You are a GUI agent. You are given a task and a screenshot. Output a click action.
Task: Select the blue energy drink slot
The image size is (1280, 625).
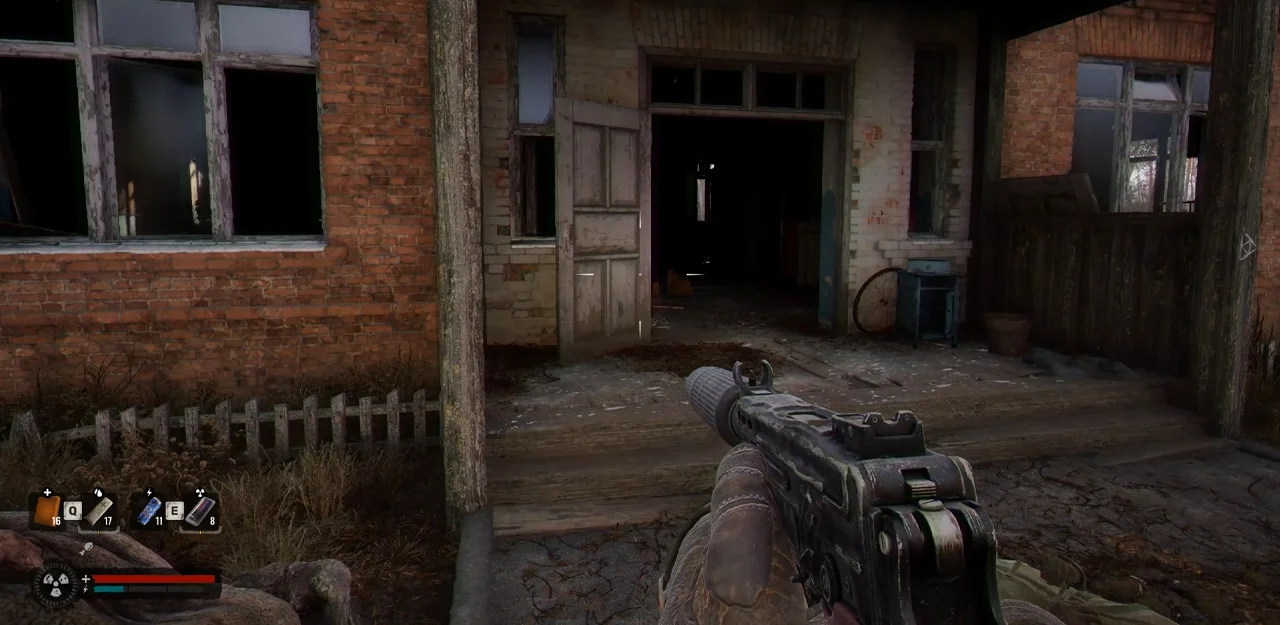[x=148, y=511]
